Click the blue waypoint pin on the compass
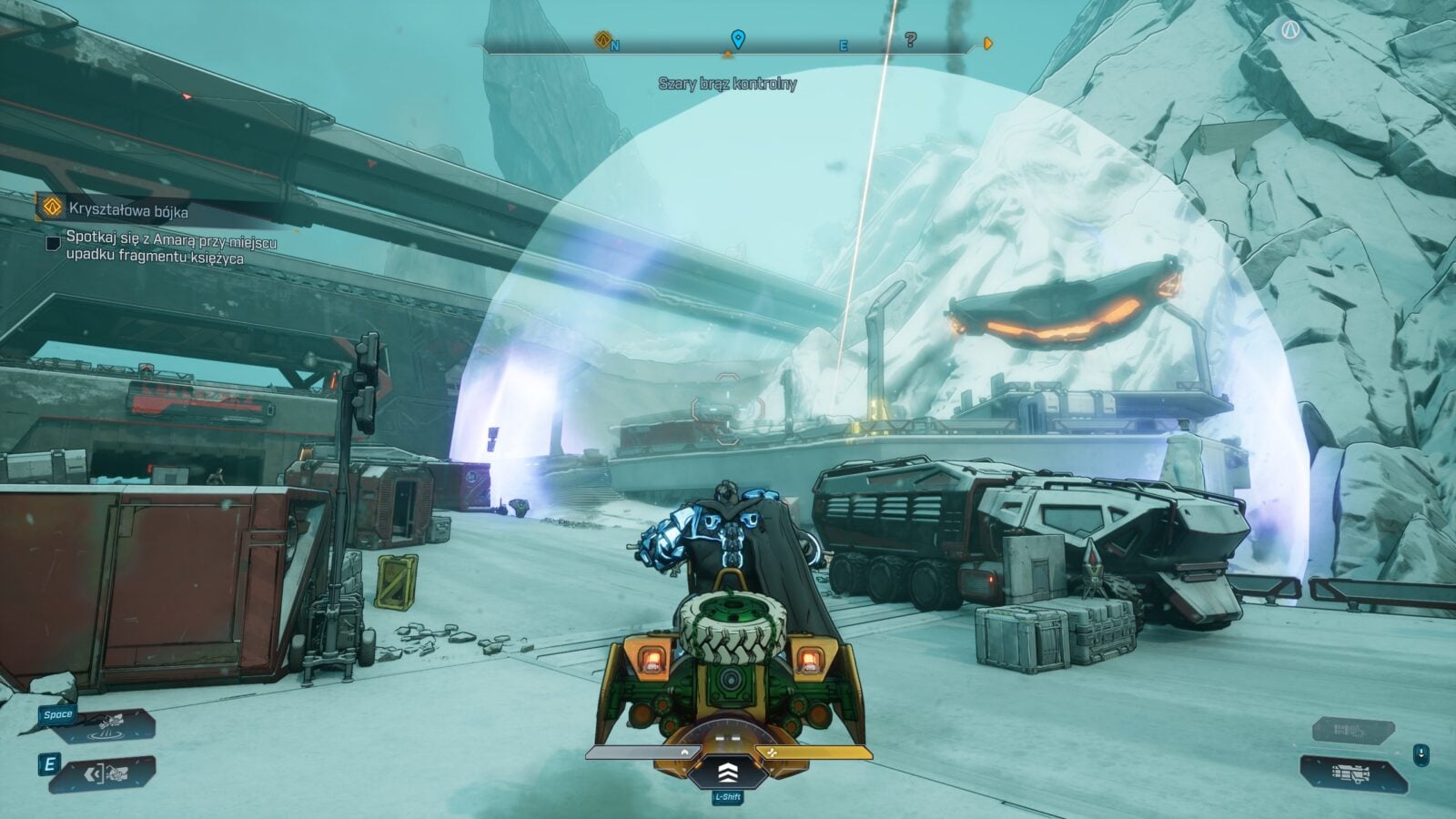 click(x=738, y=39)
